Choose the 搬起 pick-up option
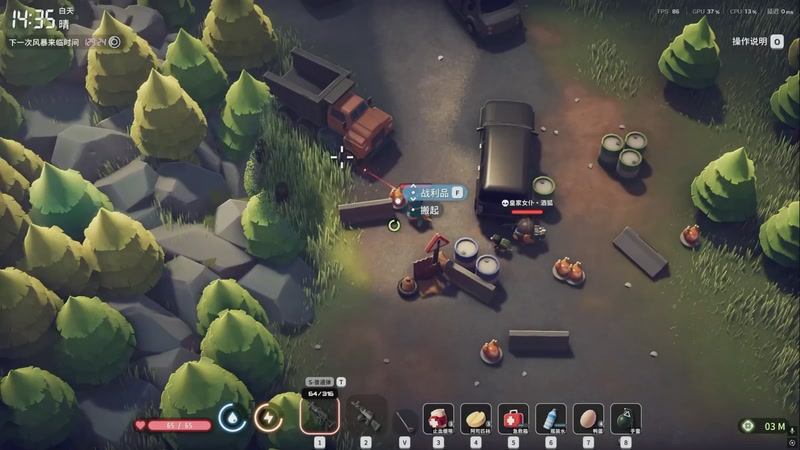The image size is (800, 450). coord(430,210)
